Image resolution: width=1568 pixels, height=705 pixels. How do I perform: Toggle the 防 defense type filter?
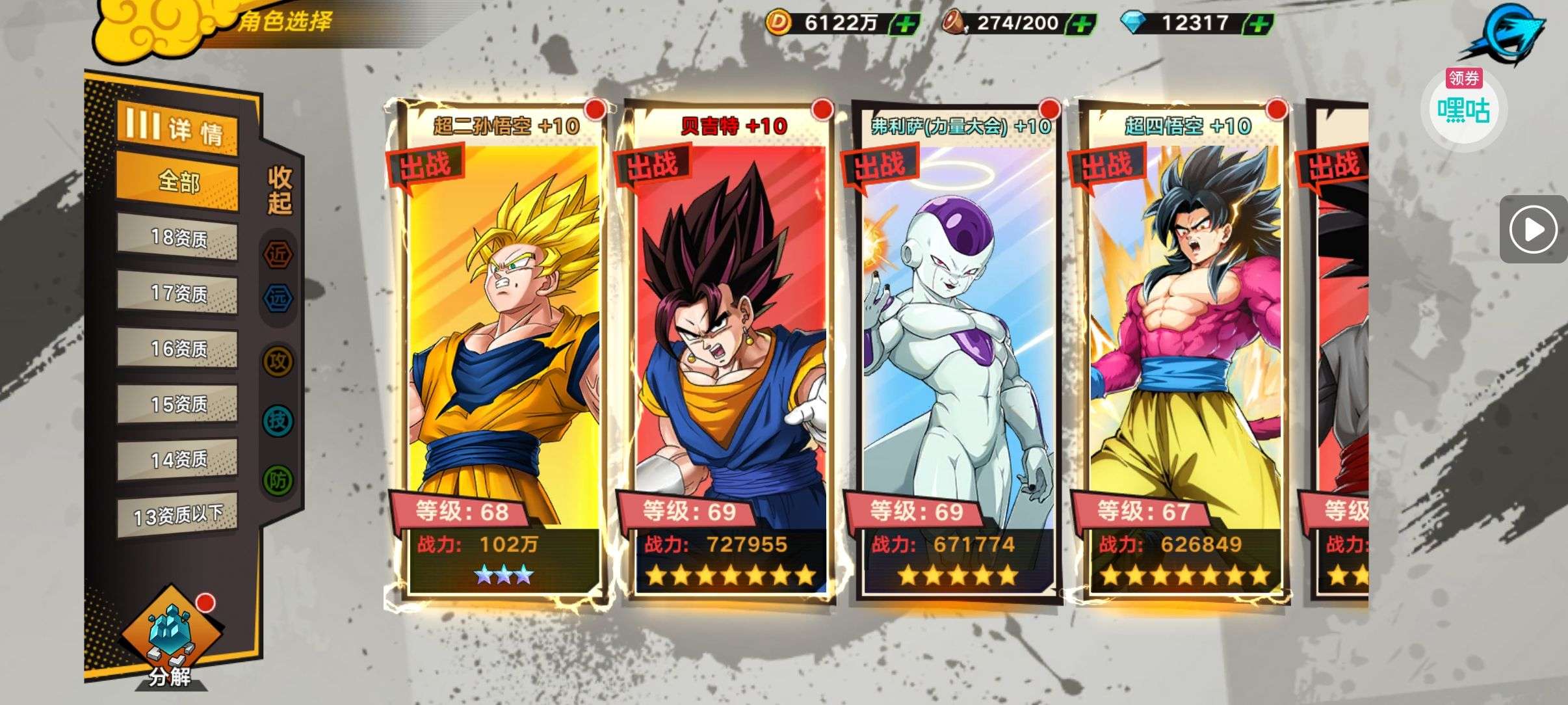pos(278,481)
